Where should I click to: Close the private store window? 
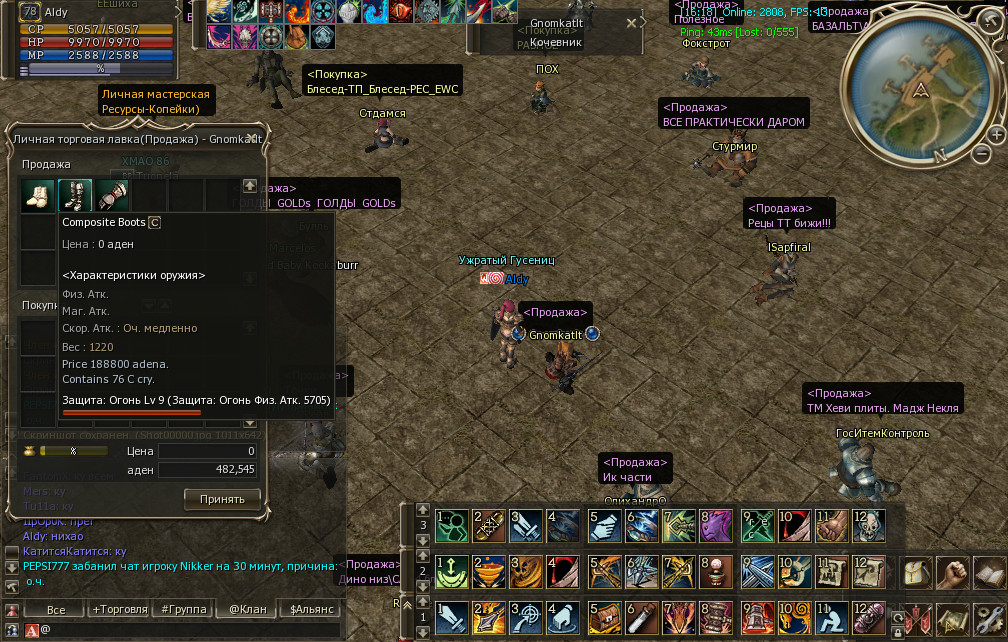(252, 139)
